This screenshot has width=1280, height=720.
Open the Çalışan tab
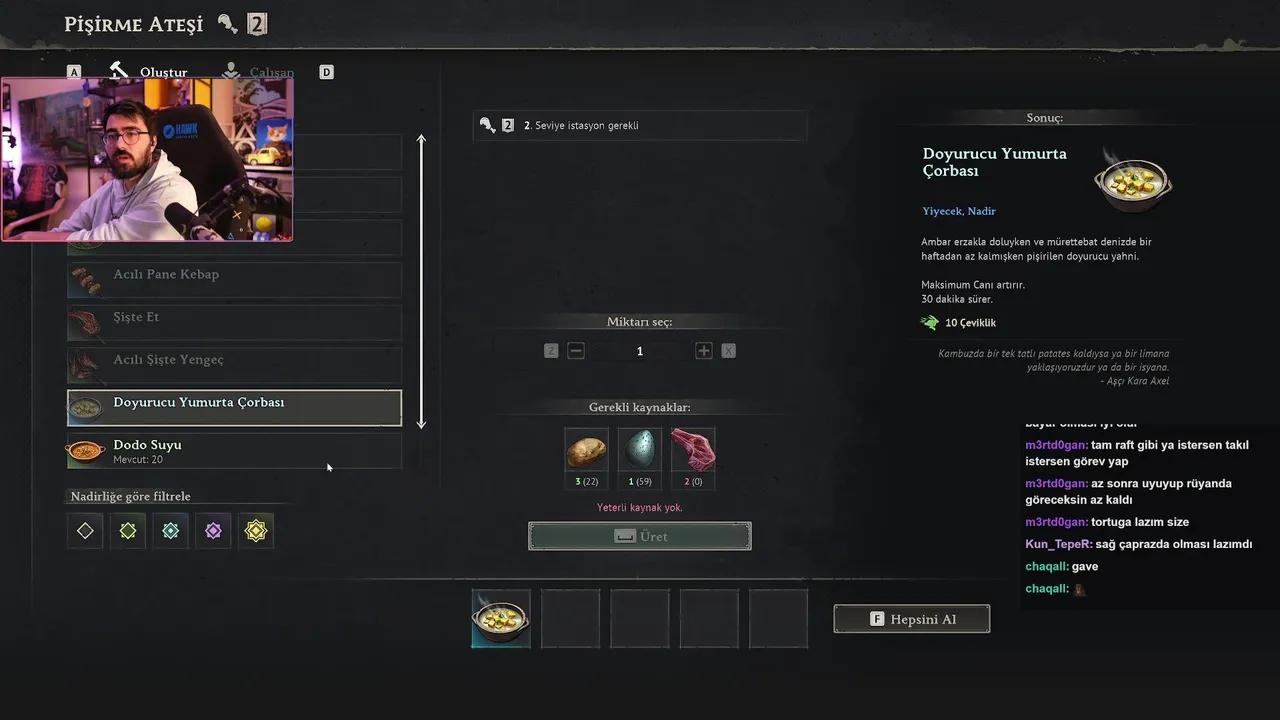click(x=259, y=72)
